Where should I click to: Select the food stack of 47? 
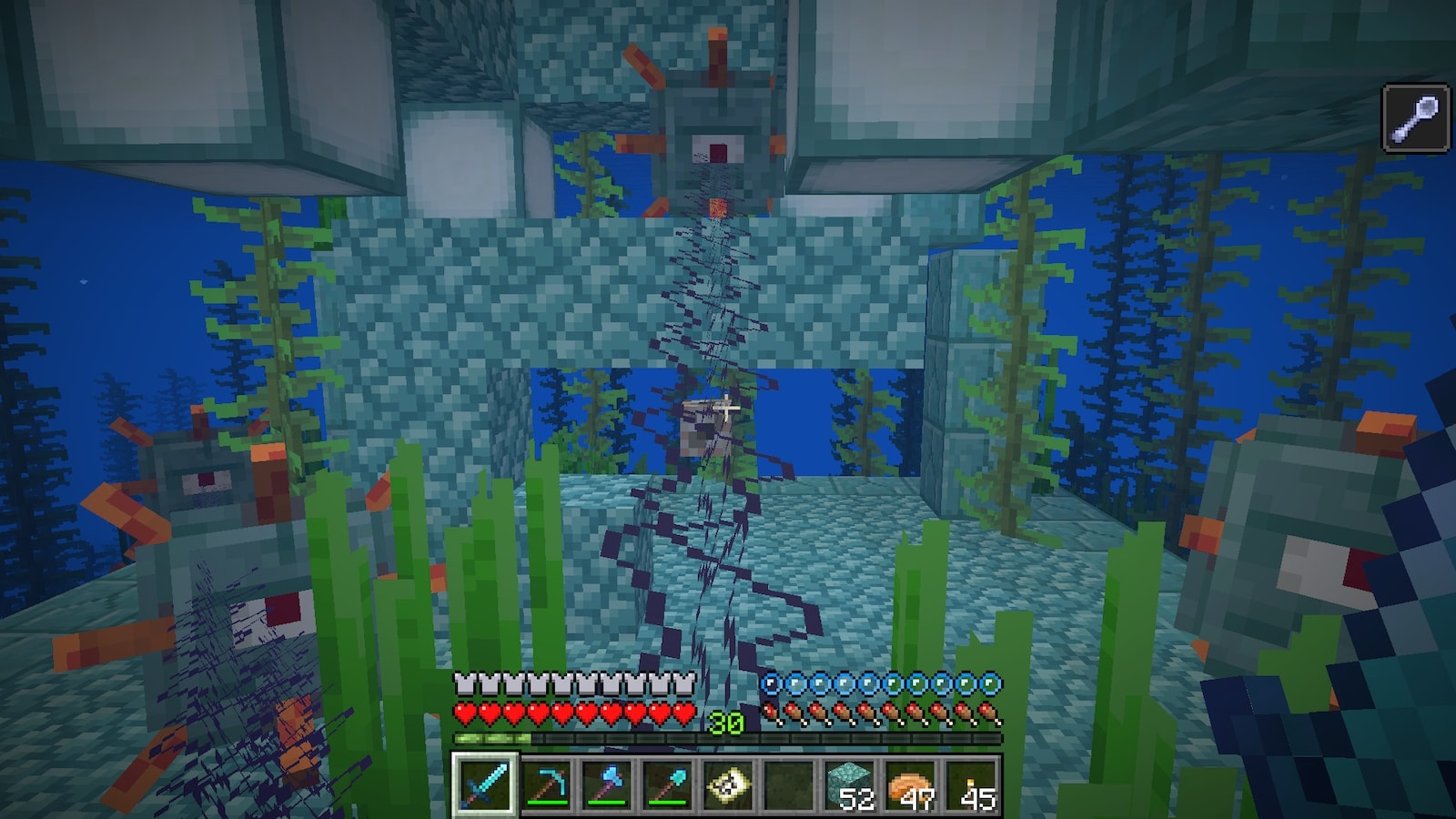[x=911, y=784]
